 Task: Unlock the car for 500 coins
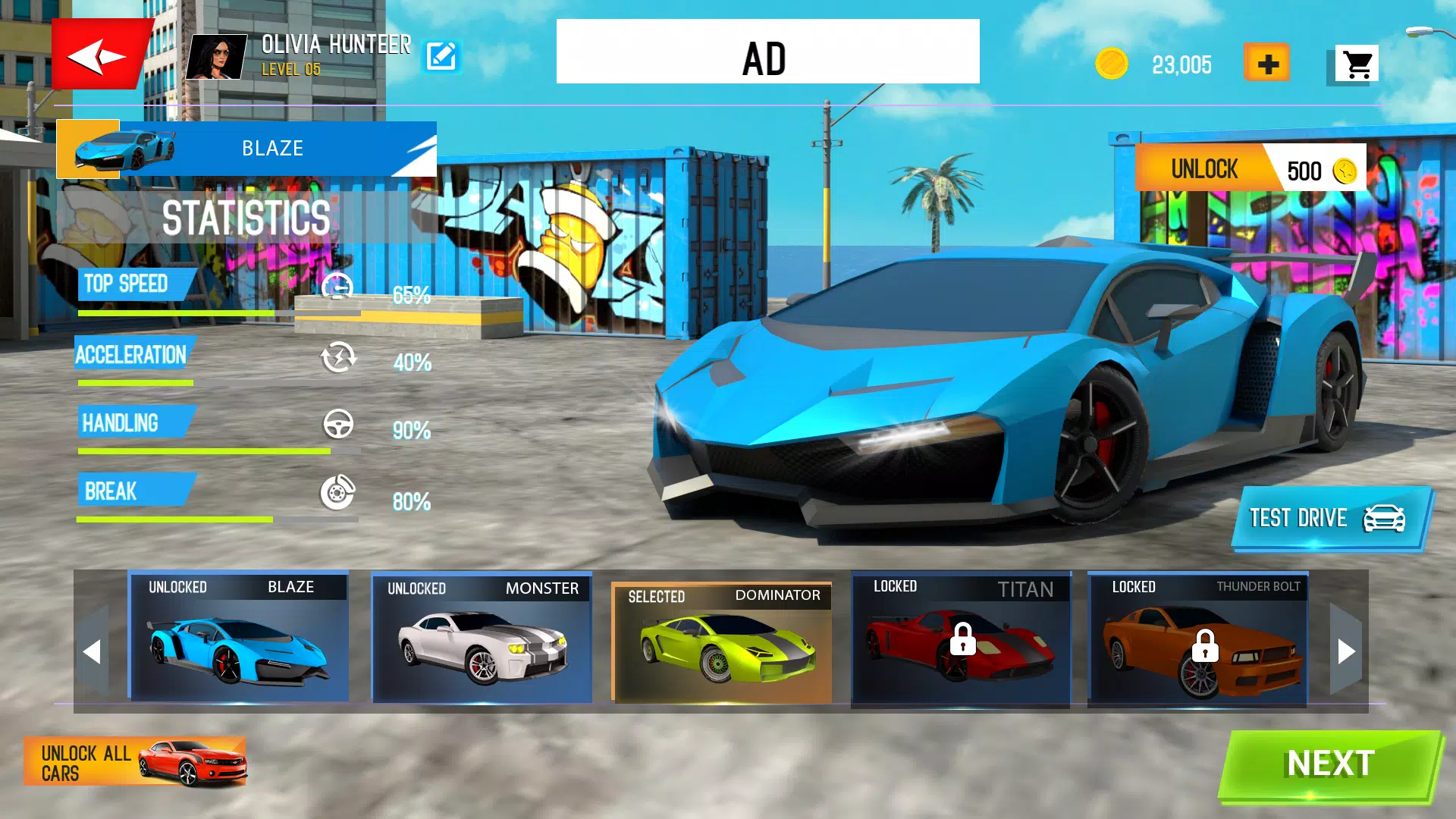[1250, 168]
